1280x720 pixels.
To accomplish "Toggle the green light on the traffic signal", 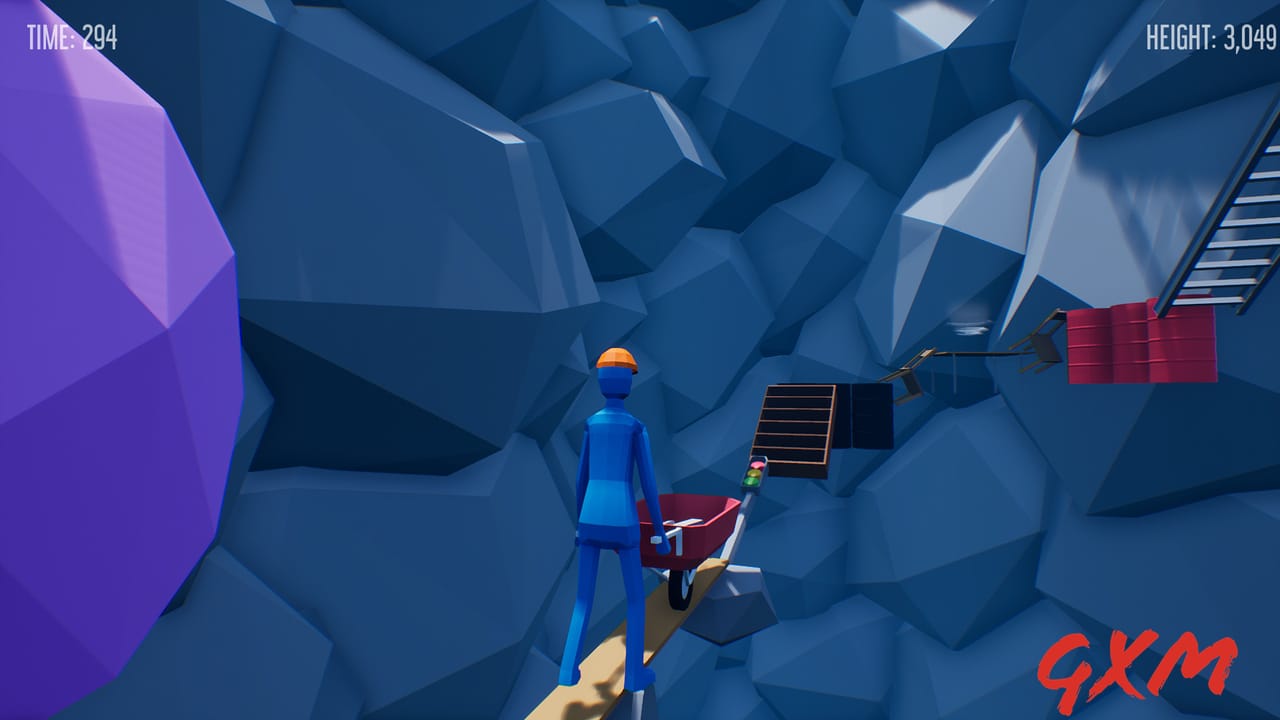I will tap(750, 481).
